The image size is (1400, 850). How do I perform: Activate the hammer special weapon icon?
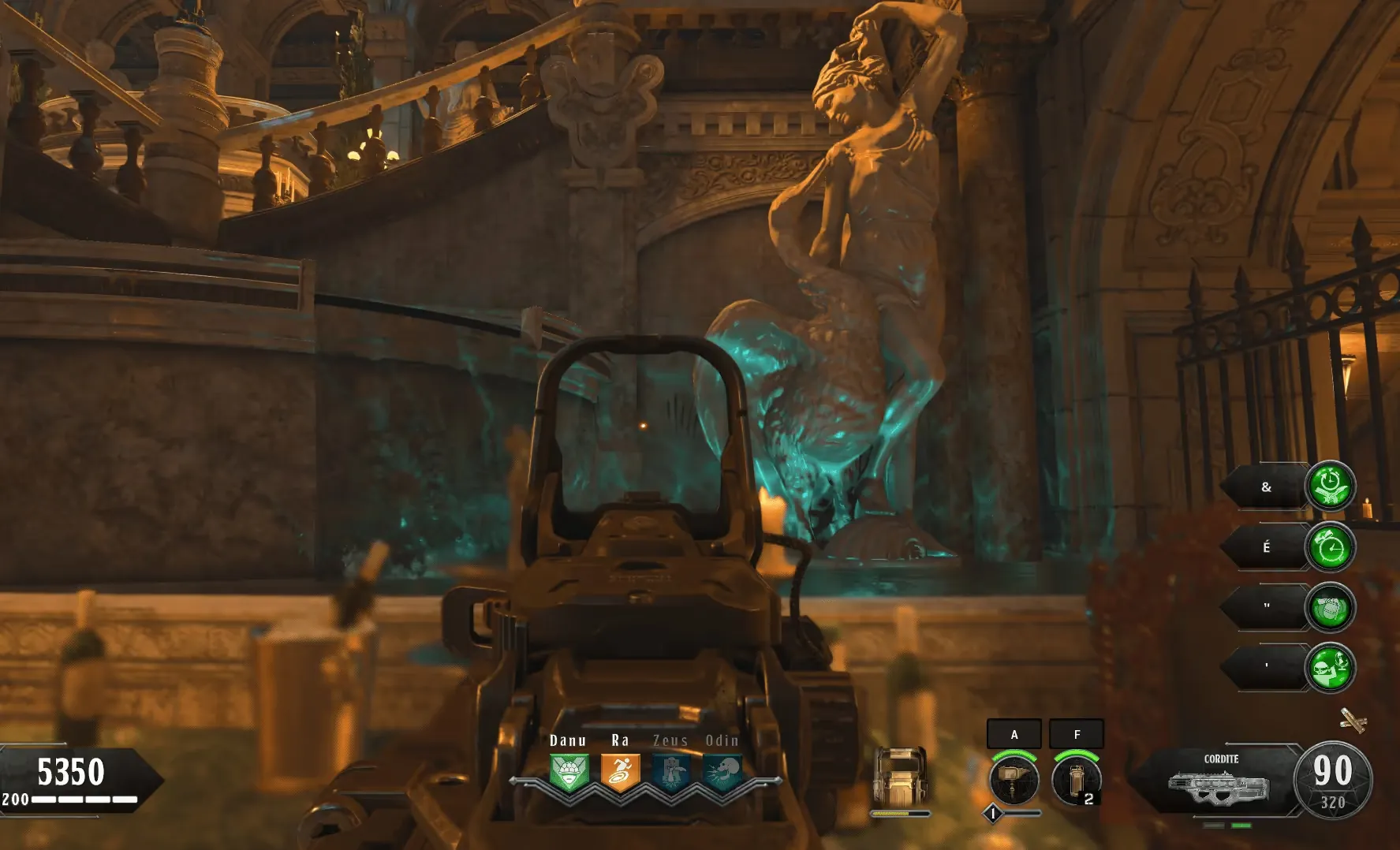[x=1014, y=778]
